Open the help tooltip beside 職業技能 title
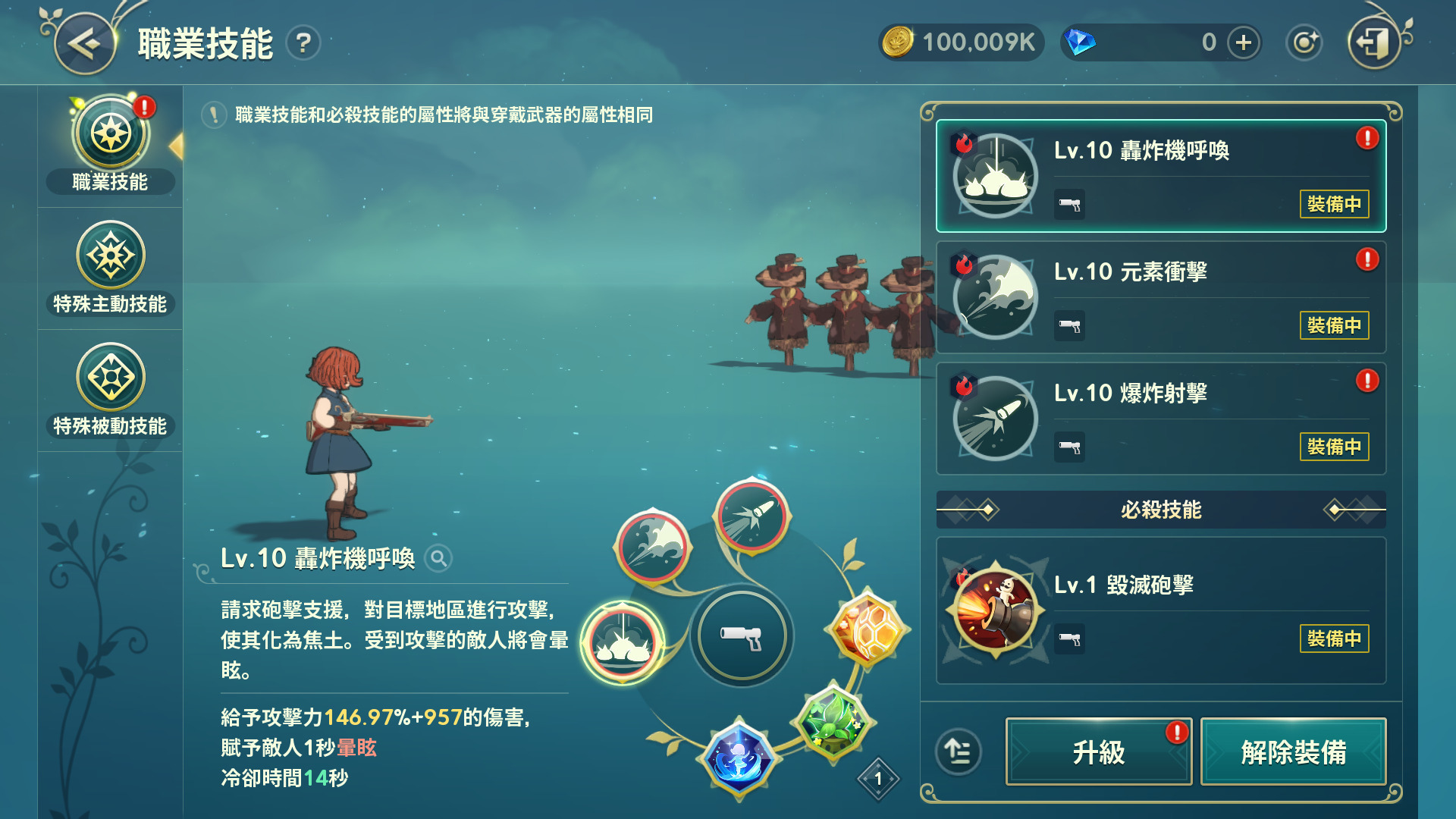 coord(302,43)
